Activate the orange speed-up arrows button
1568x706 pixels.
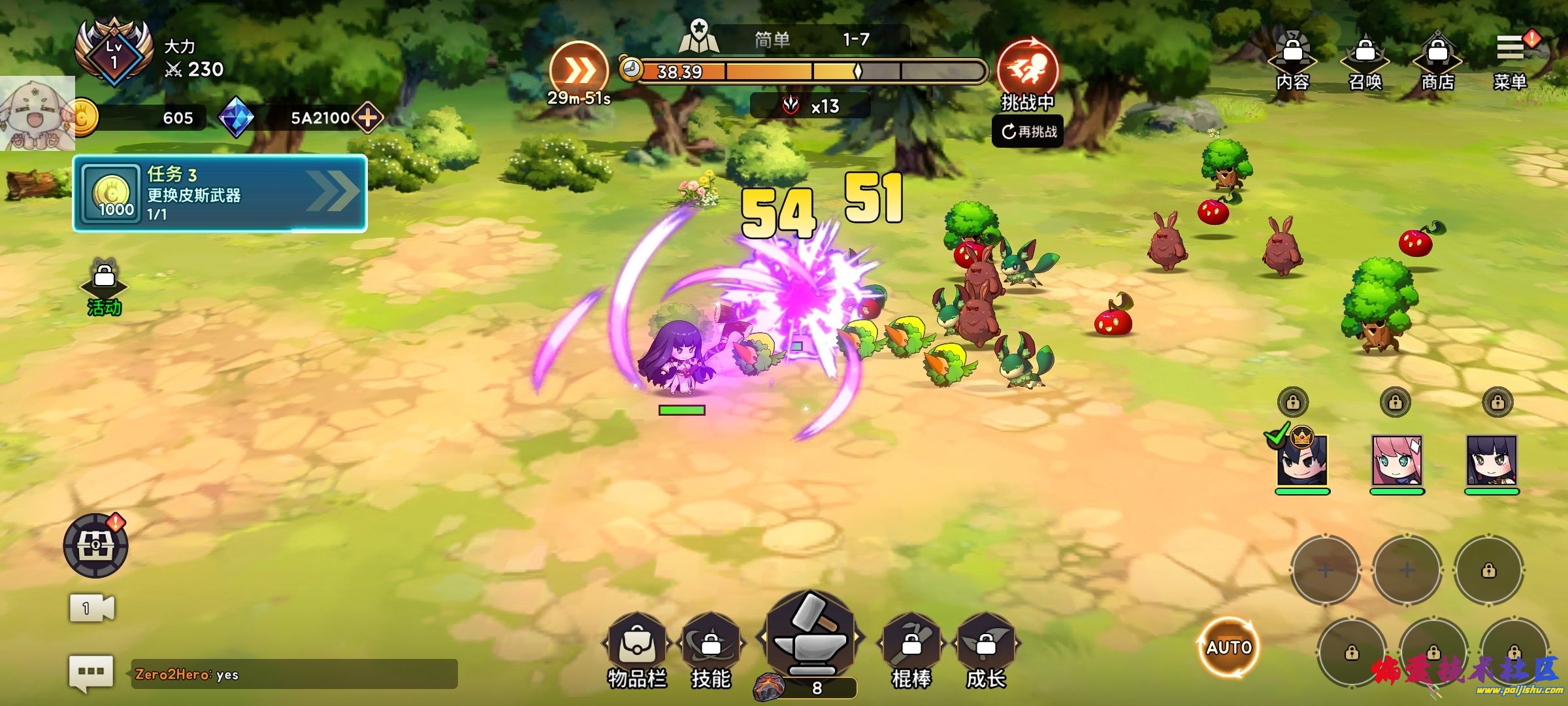coord(578,71)
